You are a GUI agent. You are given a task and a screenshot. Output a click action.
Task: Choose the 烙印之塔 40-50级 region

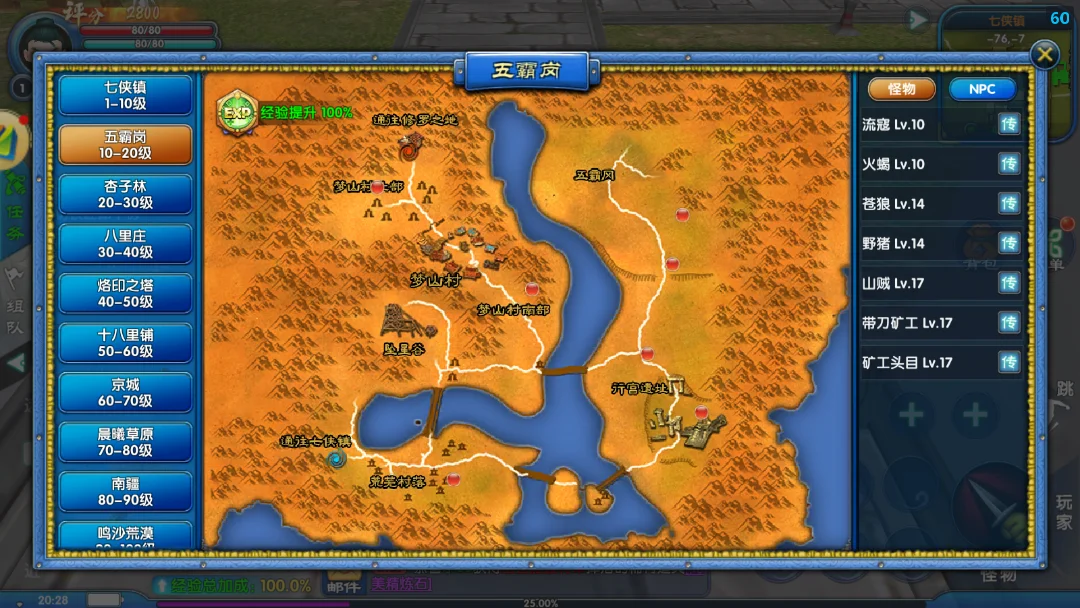pos(125,293)
